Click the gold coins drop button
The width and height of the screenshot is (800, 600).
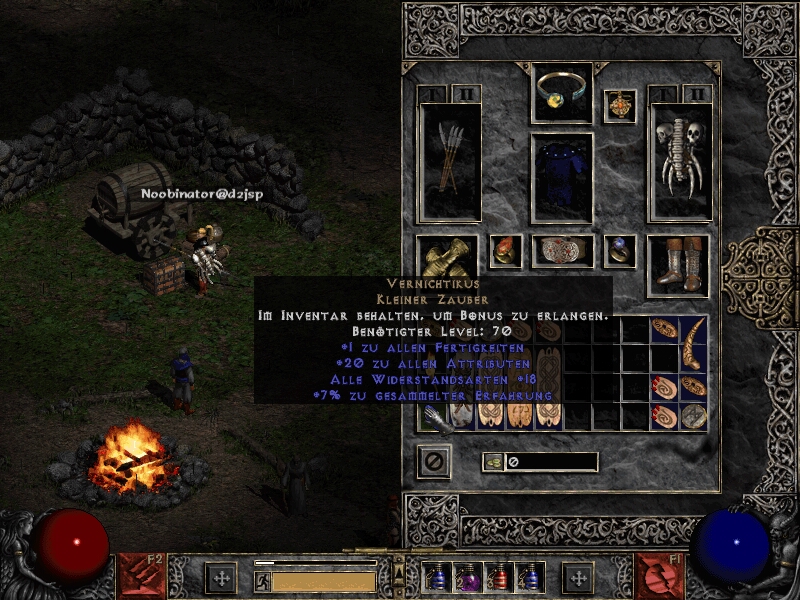pos(493,462)
